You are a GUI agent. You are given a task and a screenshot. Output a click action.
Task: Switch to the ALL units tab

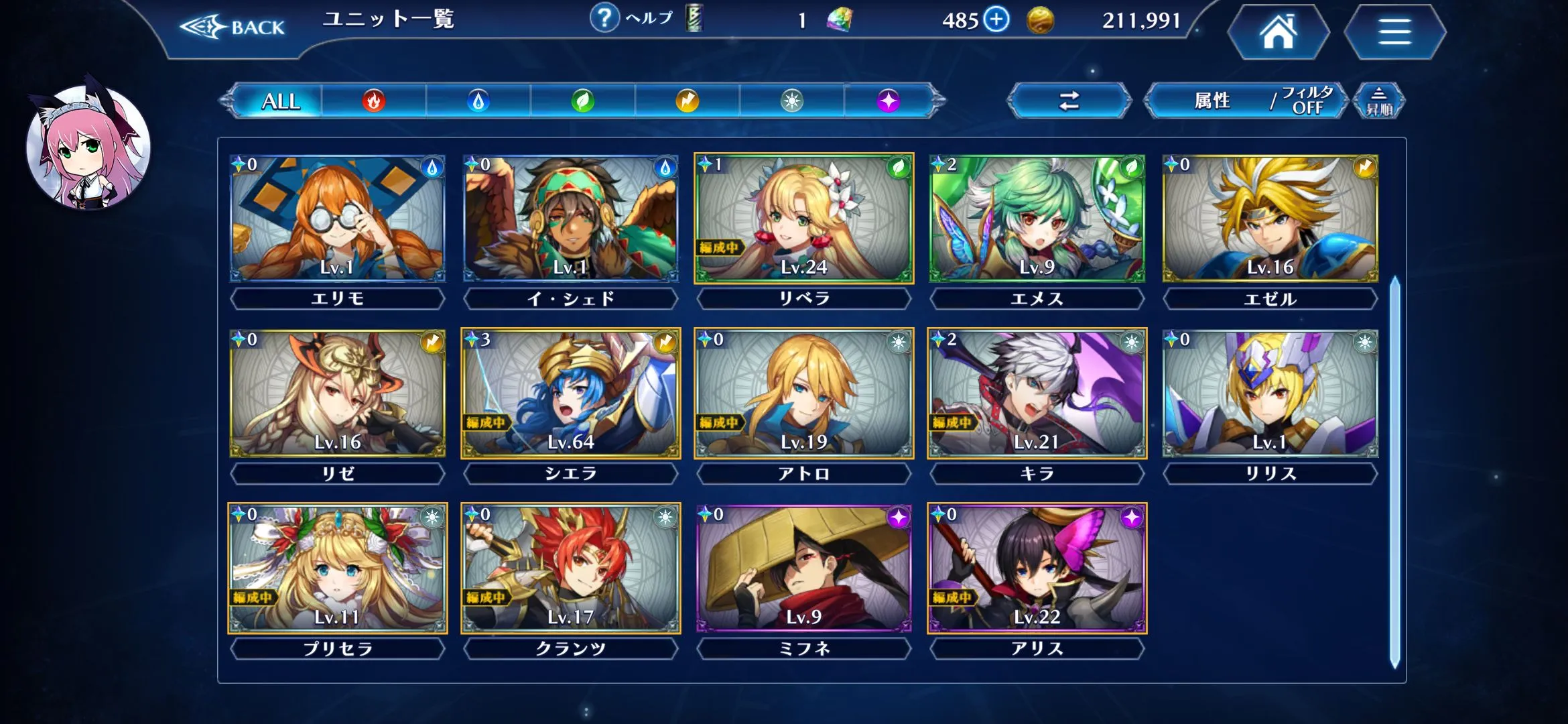pos(280,101)
